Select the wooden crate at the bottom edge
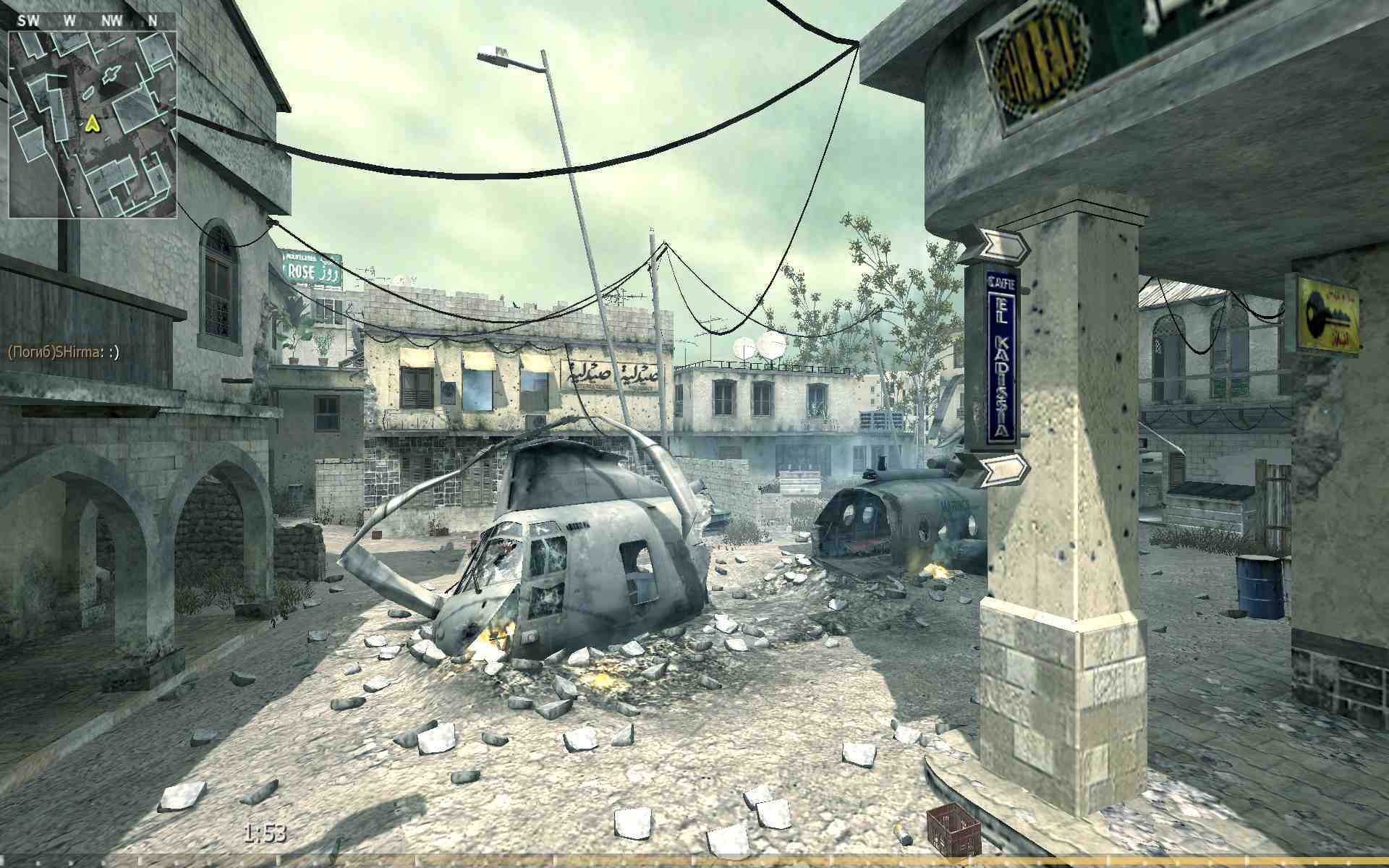The height and width of the screenshot is (868, 1389). click(x=954, y=830)
